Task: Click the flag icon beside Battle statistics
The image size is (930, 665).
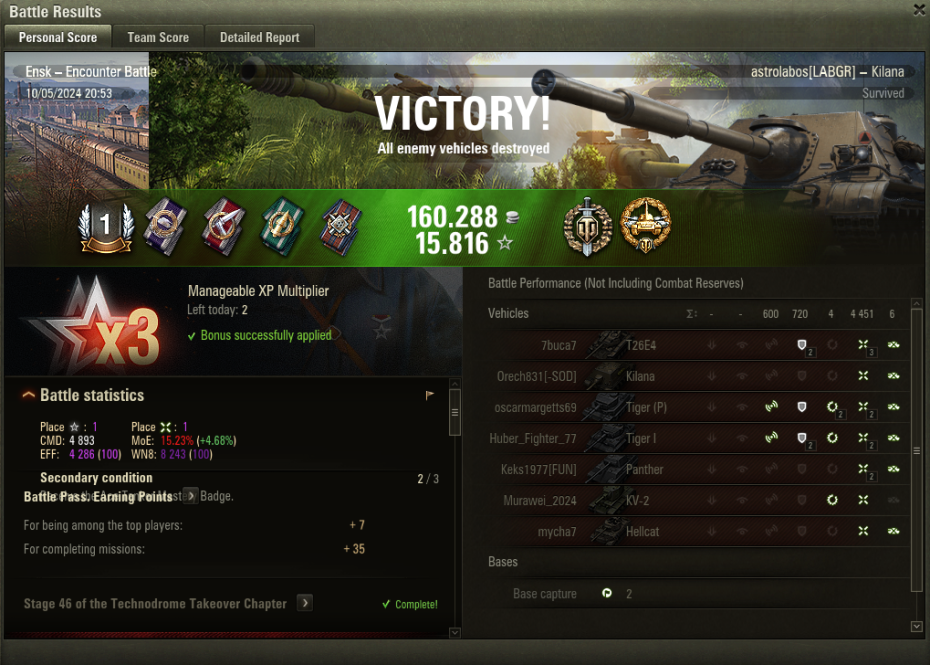Action: pyautogui.click(x=430, y=395)
